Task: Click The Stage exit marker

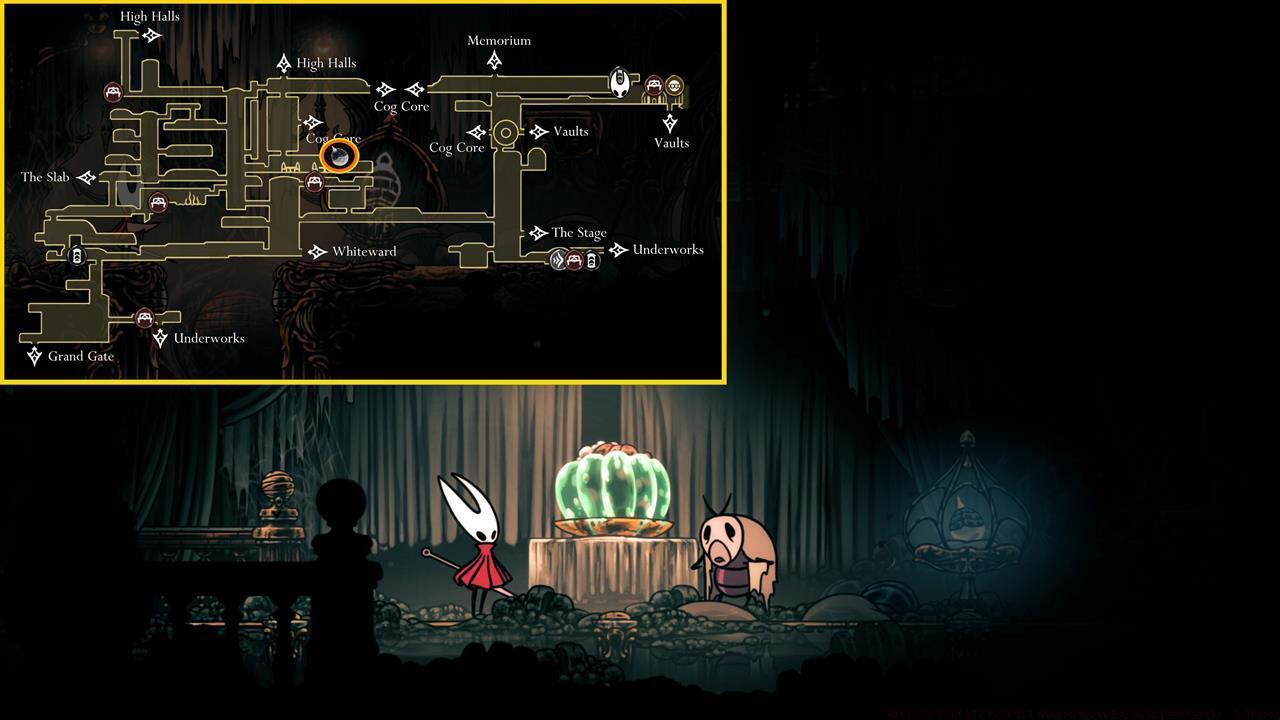Action: [x=537, y=233]
